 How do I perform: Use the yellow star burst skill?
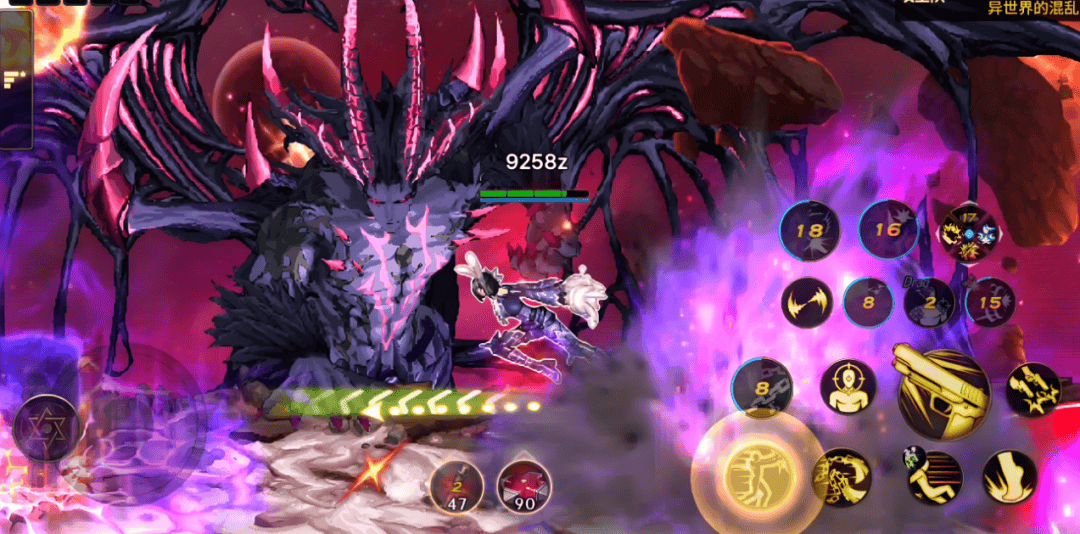[x=1033, y=389]
